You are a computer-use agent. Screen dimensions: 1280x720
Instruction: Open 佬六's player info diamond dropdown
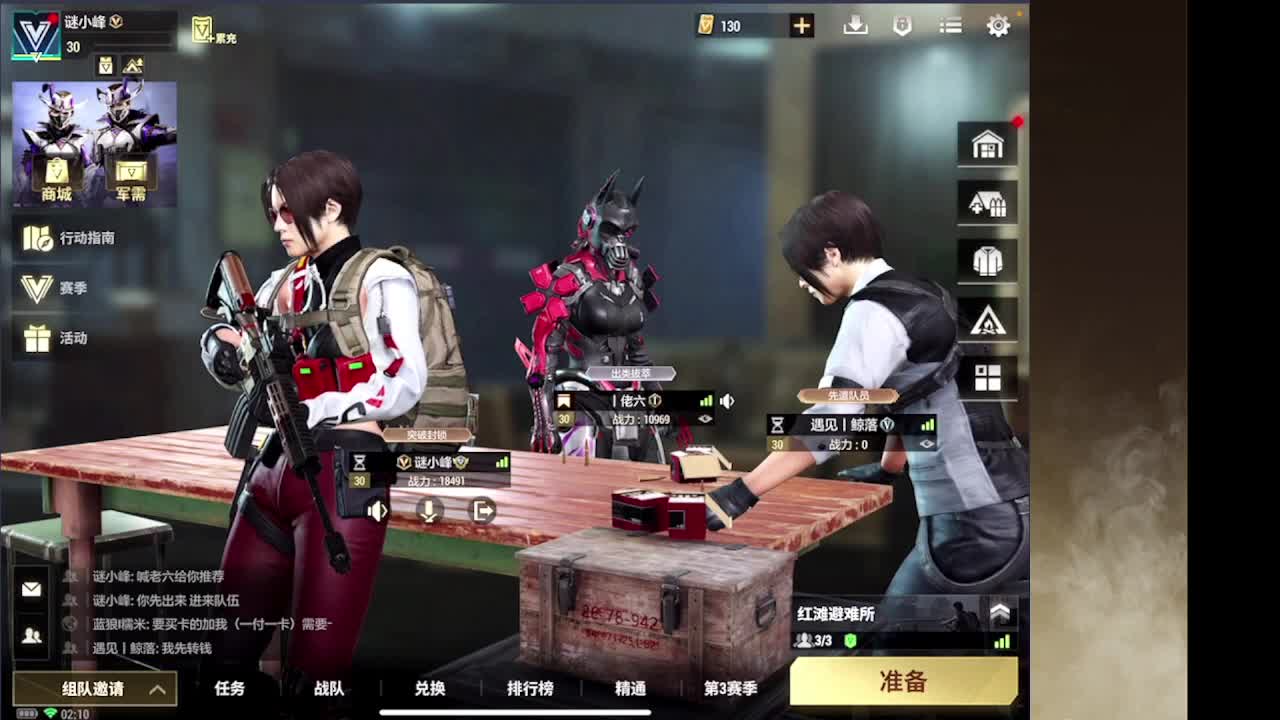click(705, 419)
